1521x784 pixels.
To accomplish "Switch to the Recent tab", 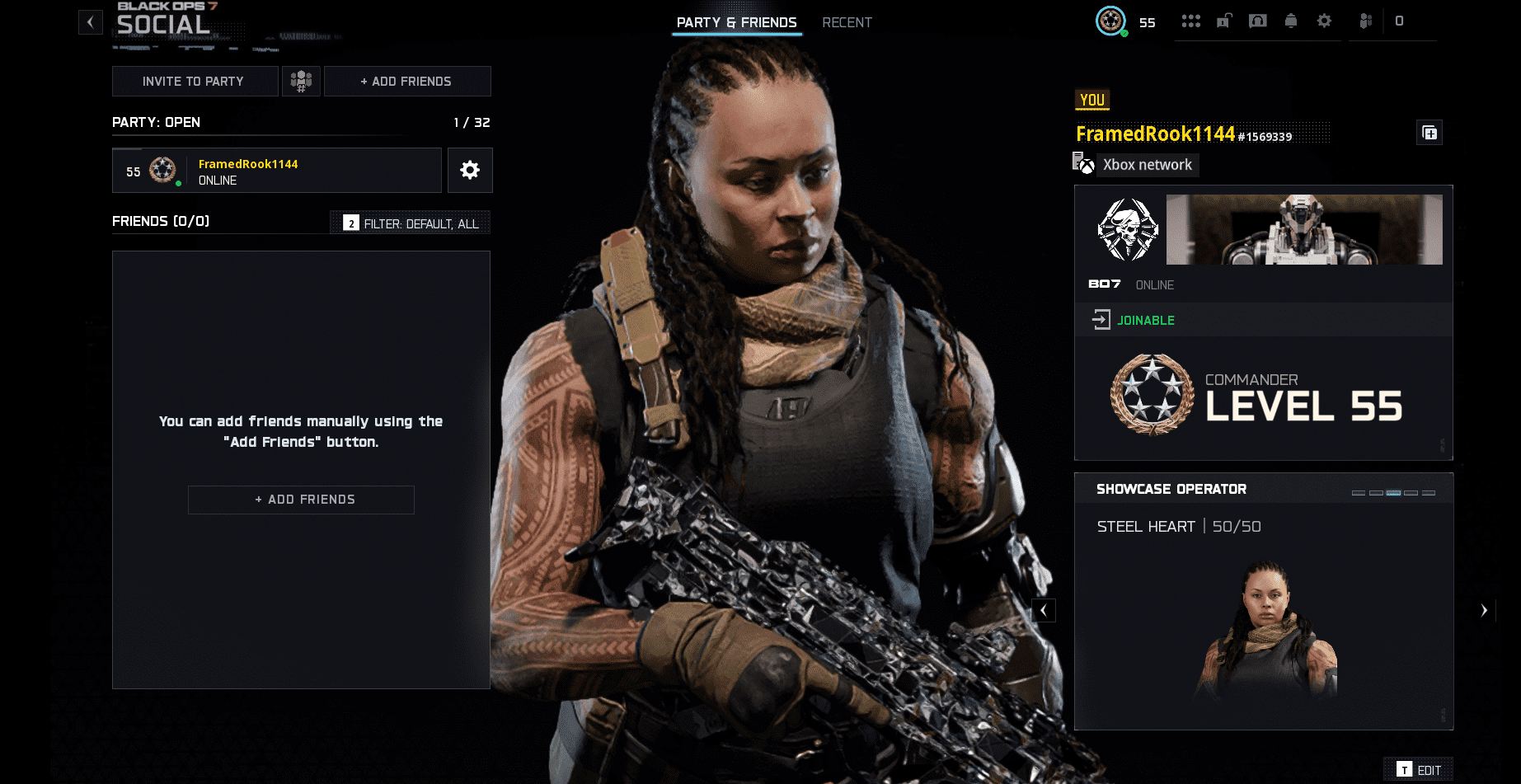I will (847, 22).
